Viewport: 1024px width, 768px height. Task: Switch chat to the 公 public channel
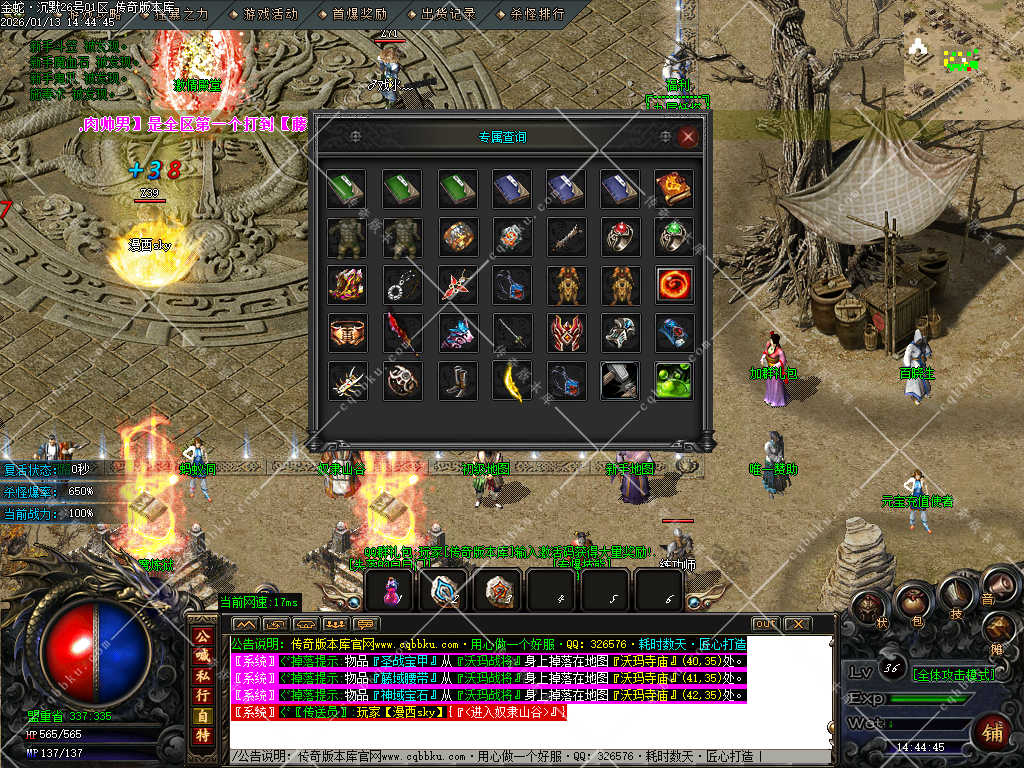(x=203, y=637)
